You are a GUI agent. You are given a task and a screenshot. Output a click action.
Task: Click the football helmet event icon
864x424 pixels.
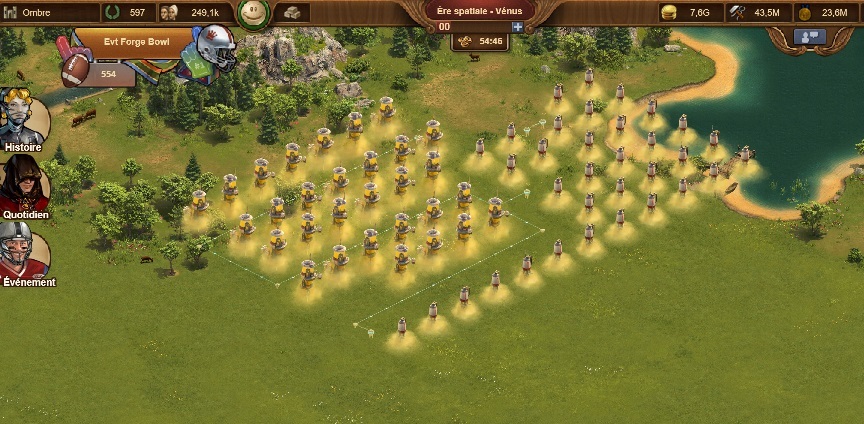pyautogui.click(x=214, y=46)
